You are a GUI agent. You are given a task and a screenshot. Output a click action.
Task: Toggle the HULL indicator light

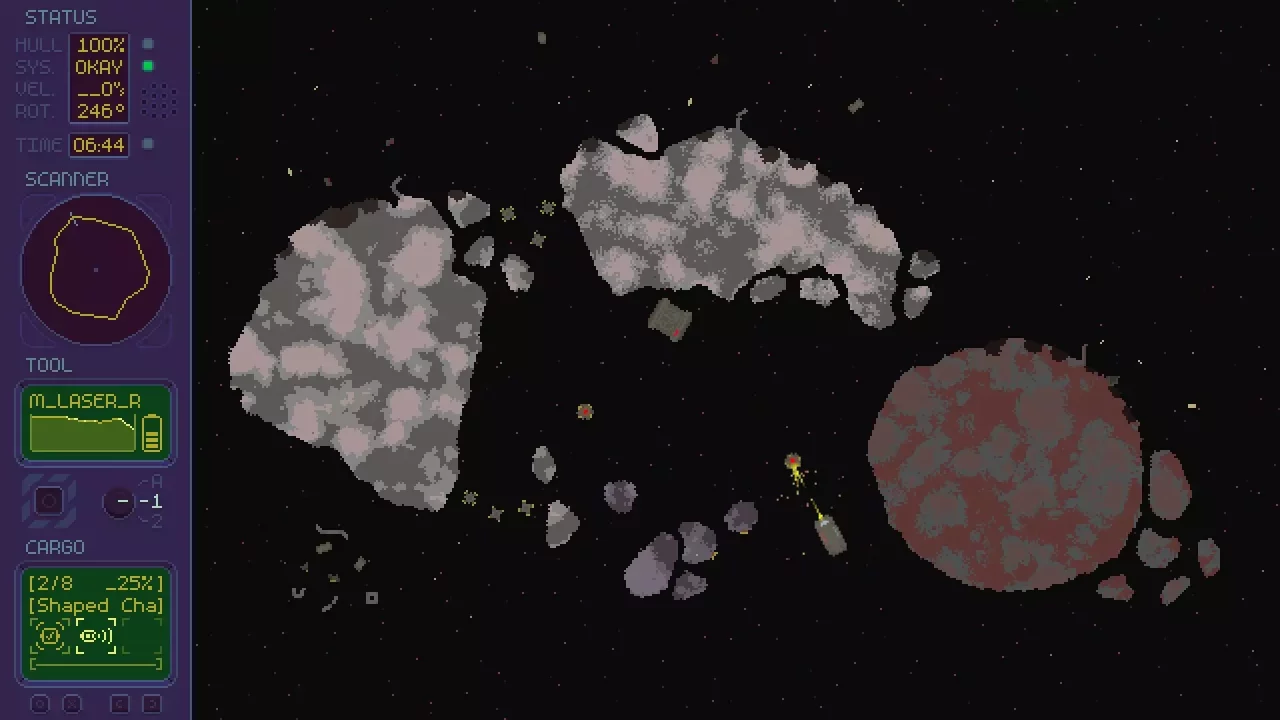tap(147, 43)
